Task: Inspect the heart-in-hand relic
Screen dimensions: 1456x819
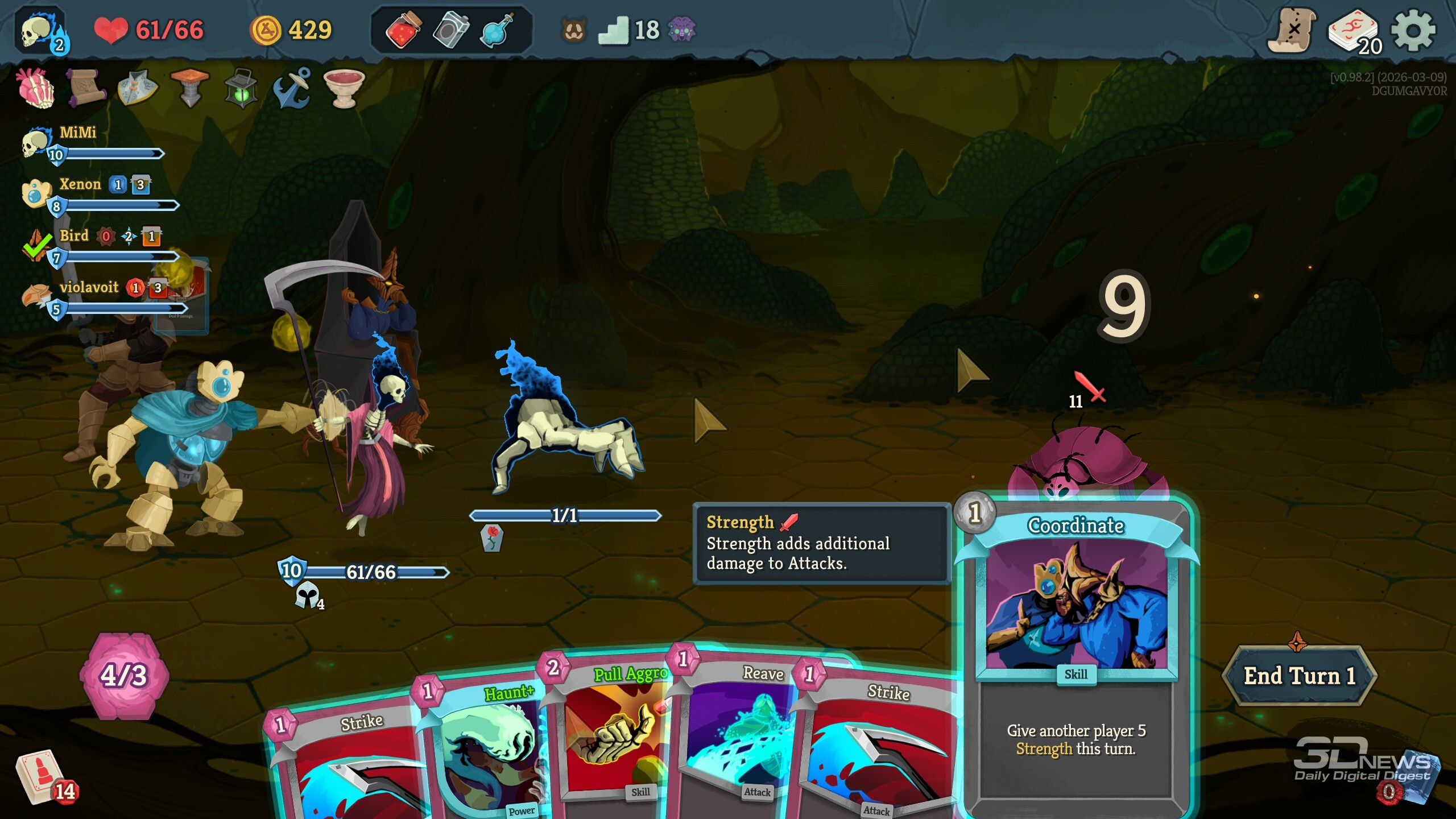Action: click(36, 89)
